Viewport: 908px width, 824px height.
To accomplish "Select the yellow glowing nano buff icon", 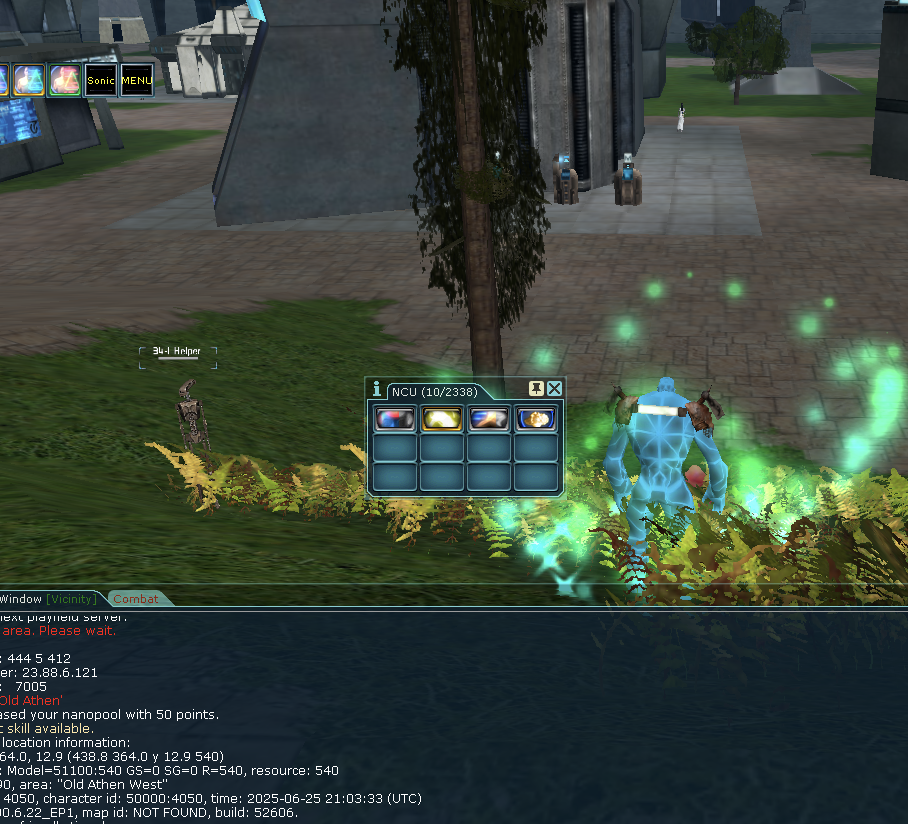I will click(x=441, y=419).
